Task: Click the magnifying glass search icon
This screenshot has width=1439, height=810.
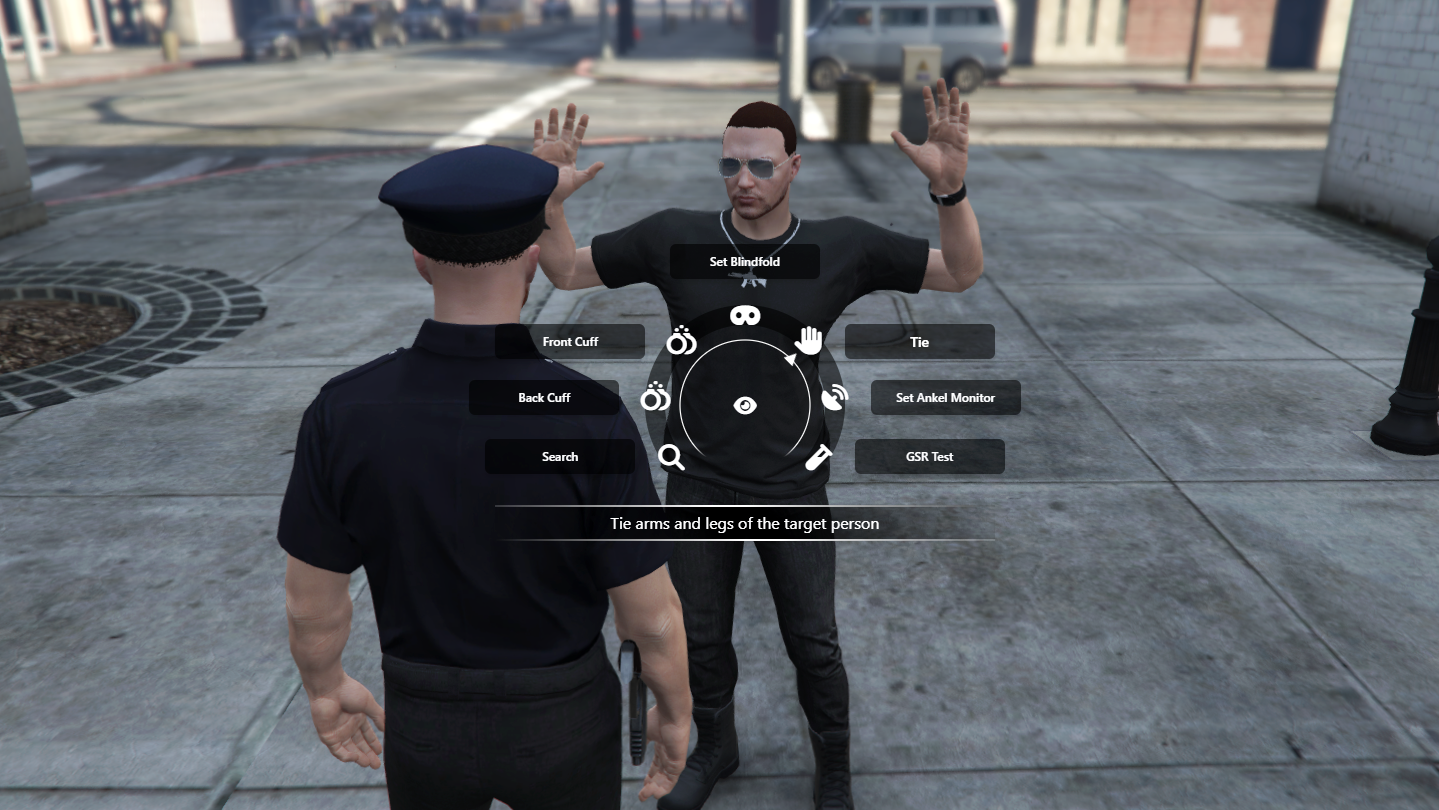Action: (672, 457)
